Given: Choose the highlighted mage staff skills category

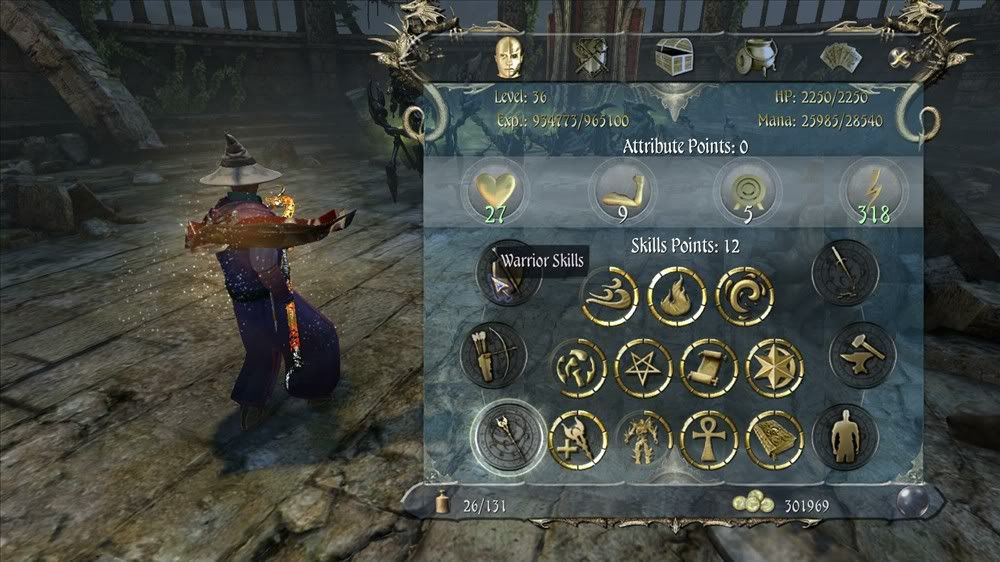Looking at the screenshot, I should click(x=509, y=435).
